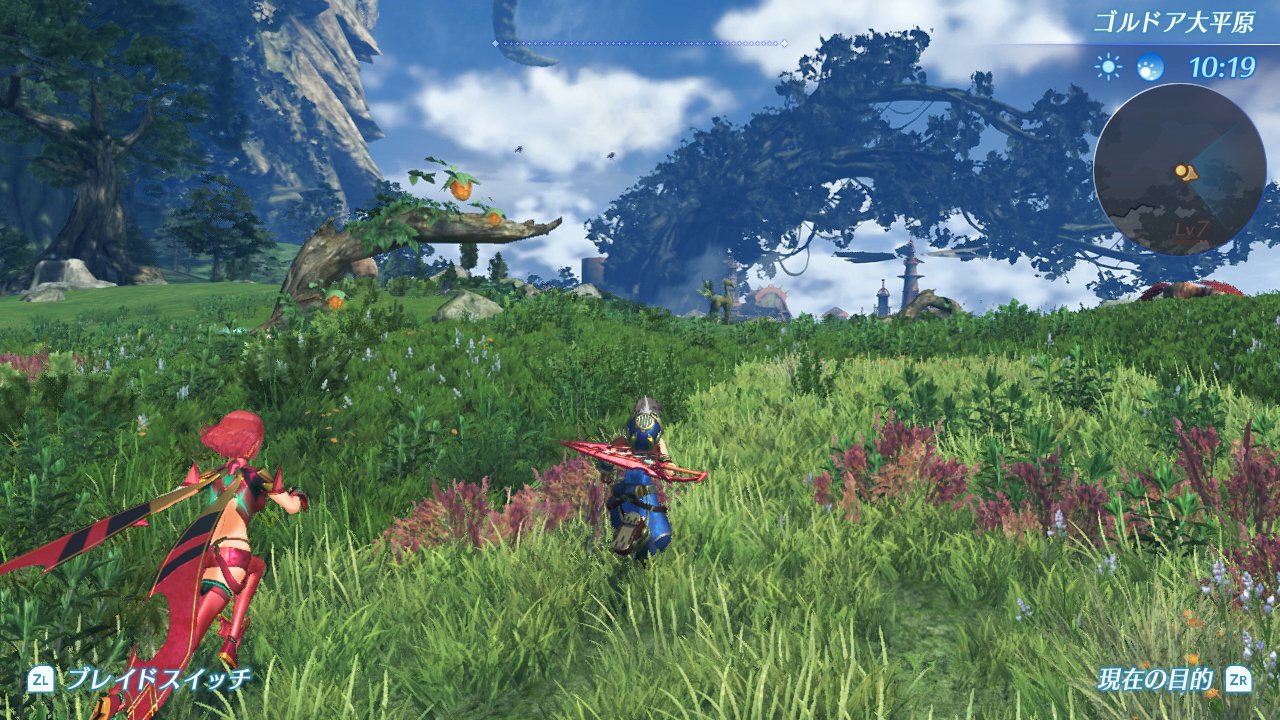
Task: Click the quest progress dotted slider bar
Action: [x=640, y=43]
